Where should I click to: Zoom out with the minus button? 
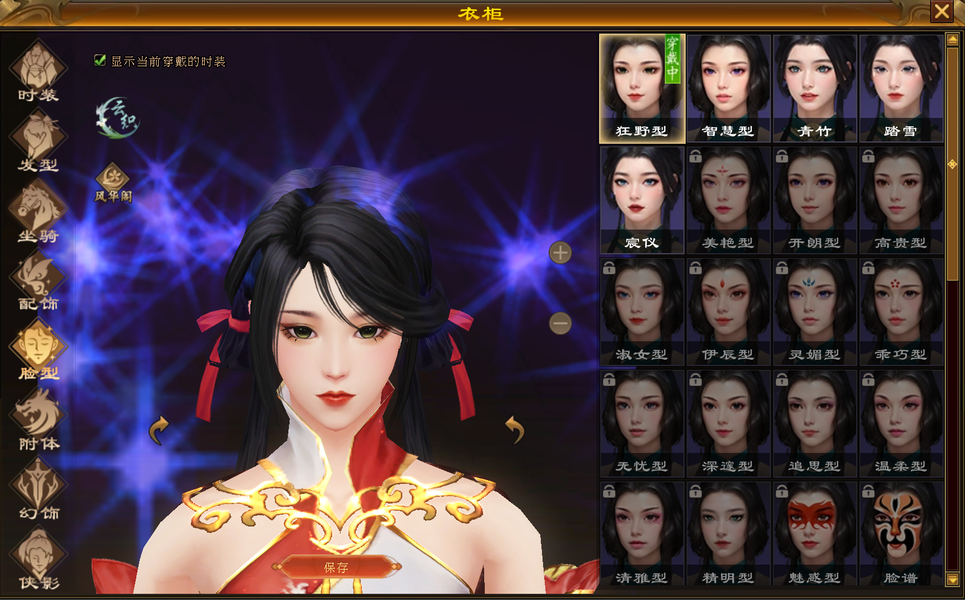coord(560,323)
